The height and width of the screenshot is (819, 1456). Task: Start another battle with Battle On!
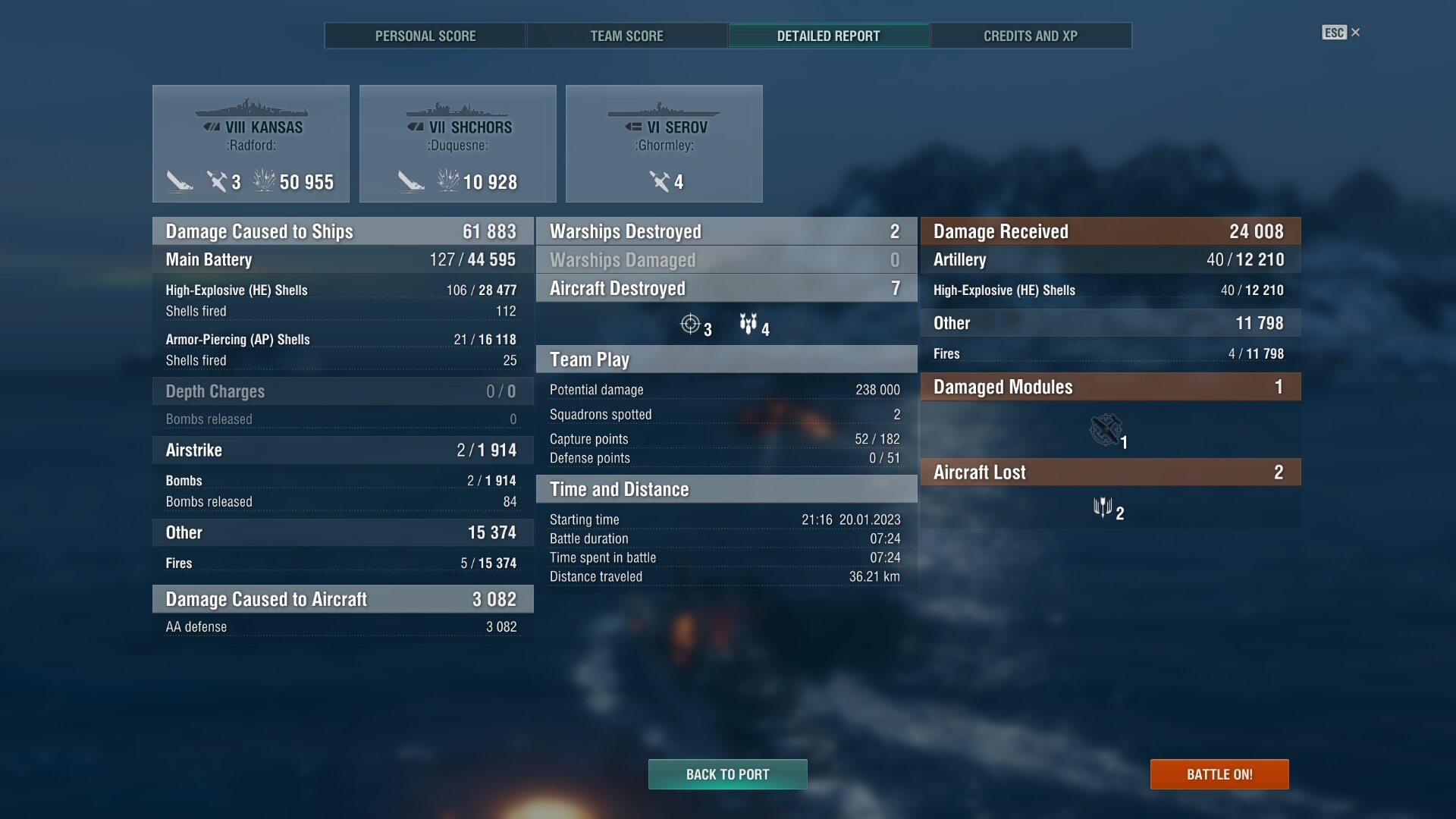point(1219,774)
